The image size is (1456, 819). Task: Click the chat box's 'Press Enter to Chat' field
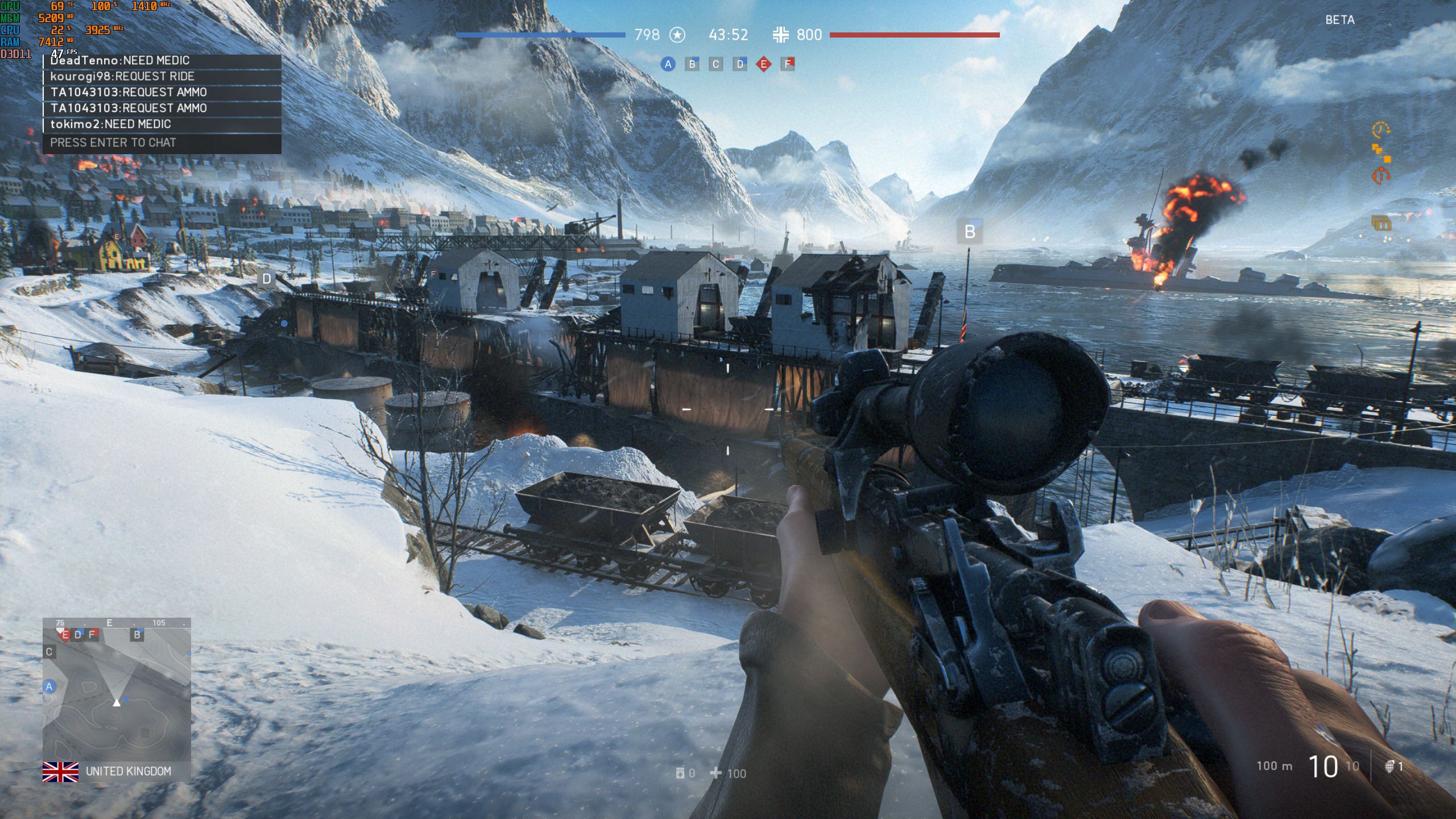[162, 143]
